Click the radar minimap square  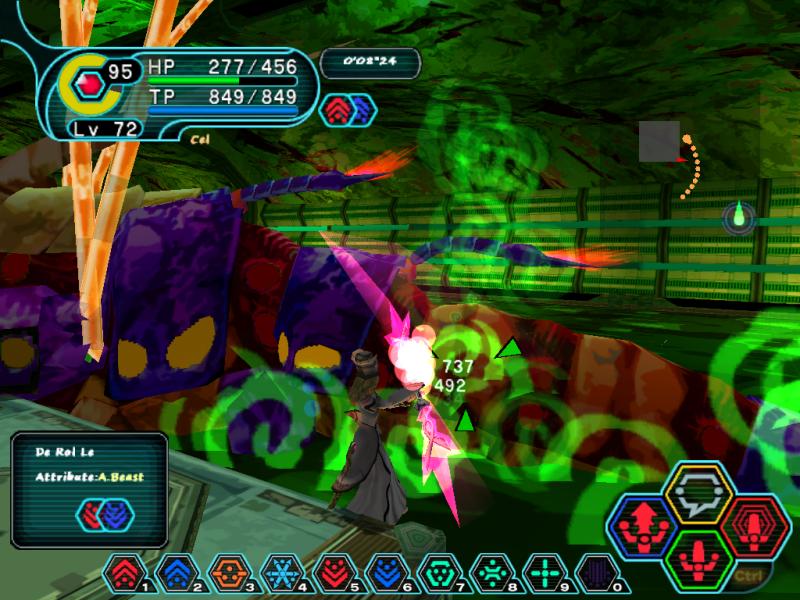[659, 141]
